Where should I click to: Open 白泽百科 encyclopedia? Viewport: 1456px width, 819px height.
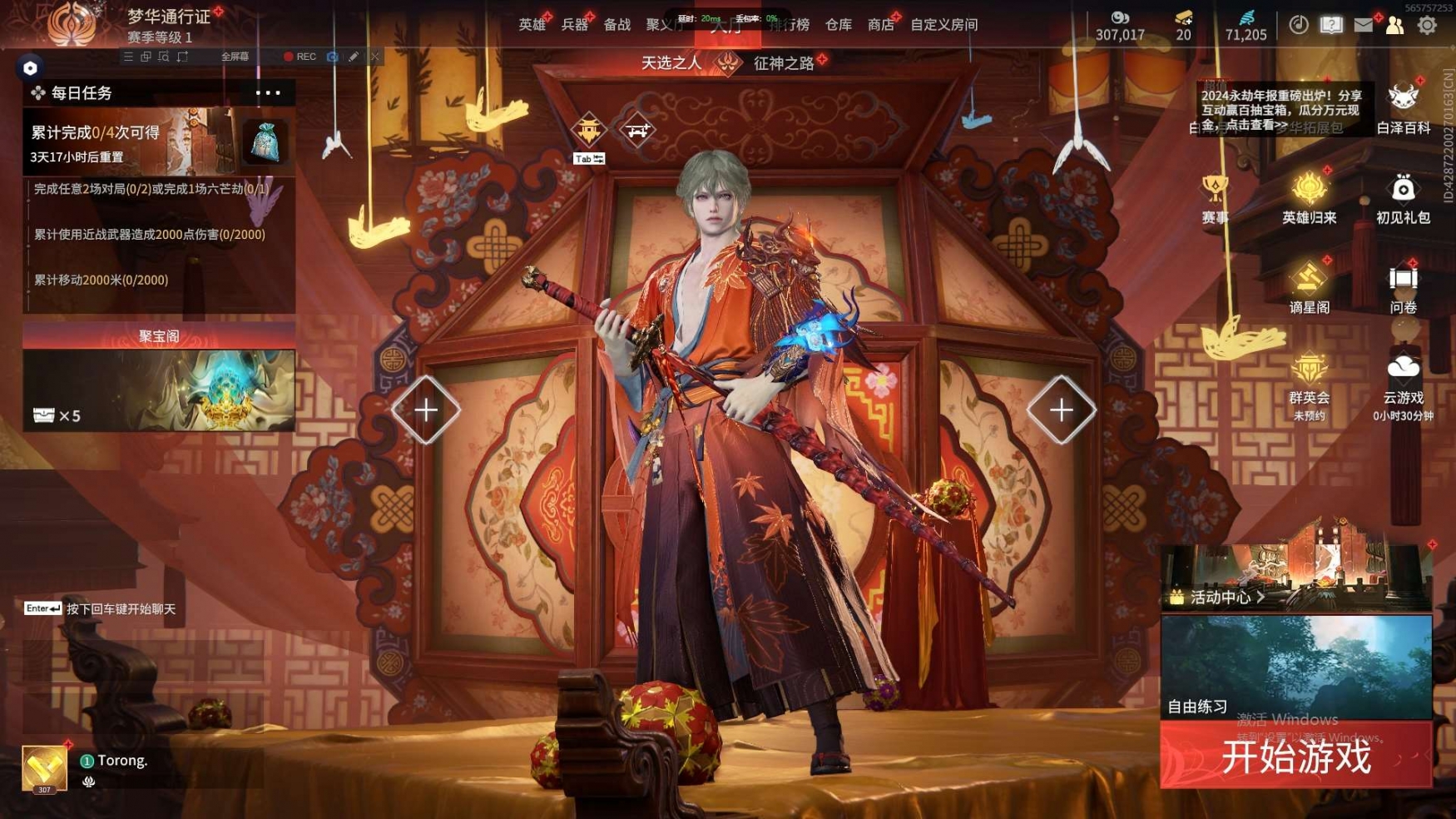click(x=1403, y=109)
